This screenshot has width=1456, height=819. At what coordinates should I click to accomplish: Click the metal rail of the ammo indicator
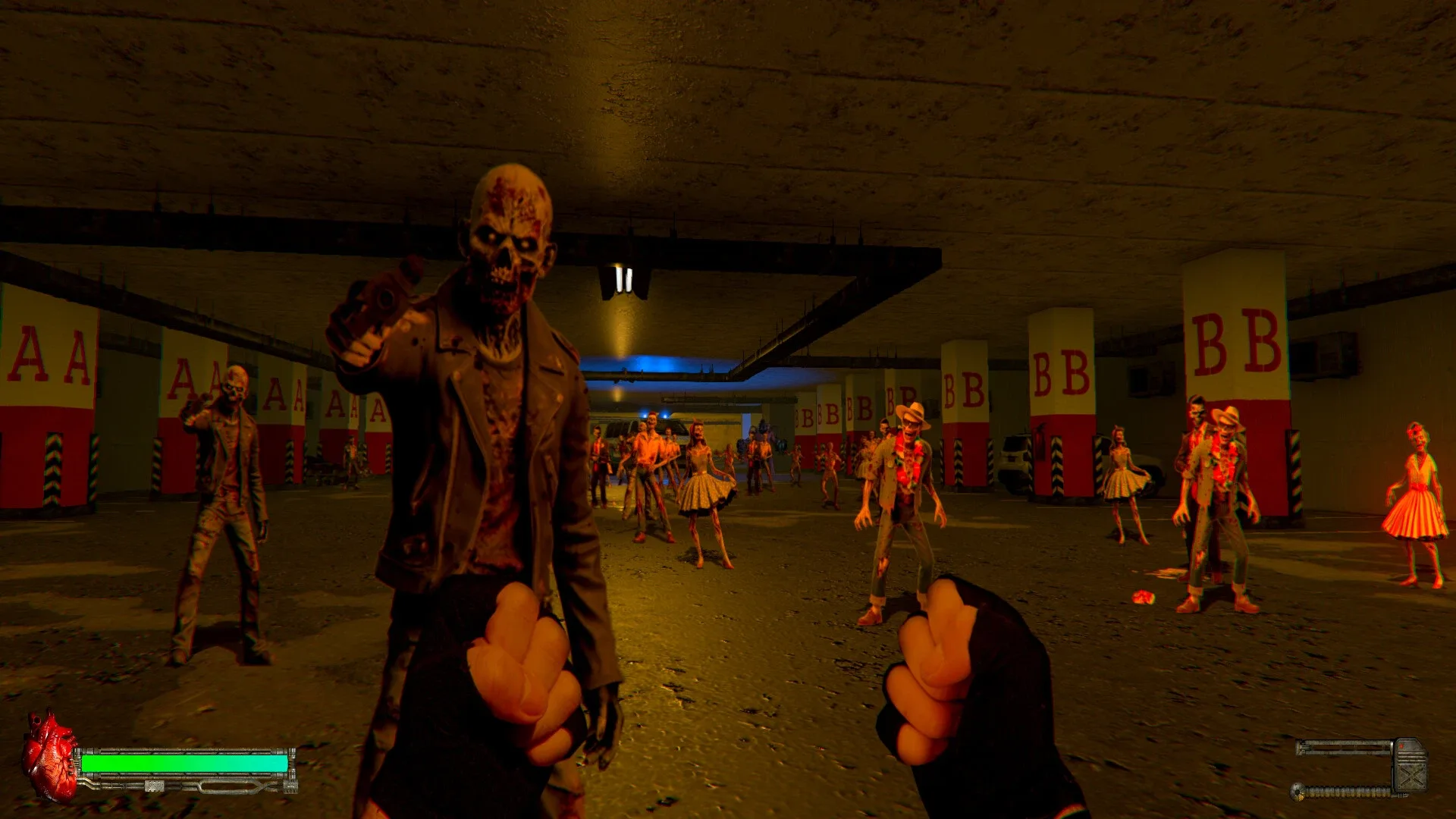coord(1345,746)
